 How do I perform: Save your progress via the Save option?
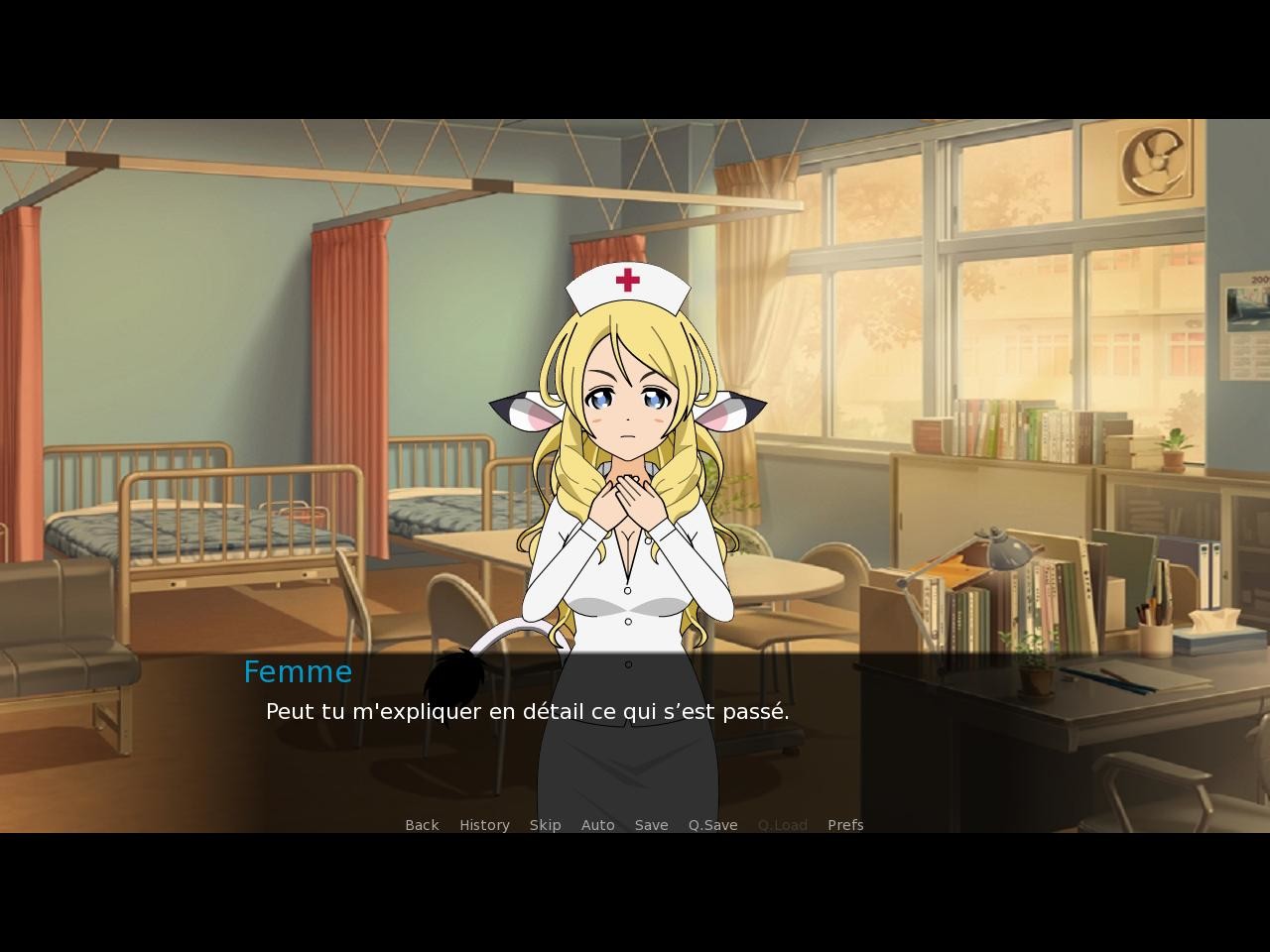tap(651, 824)
